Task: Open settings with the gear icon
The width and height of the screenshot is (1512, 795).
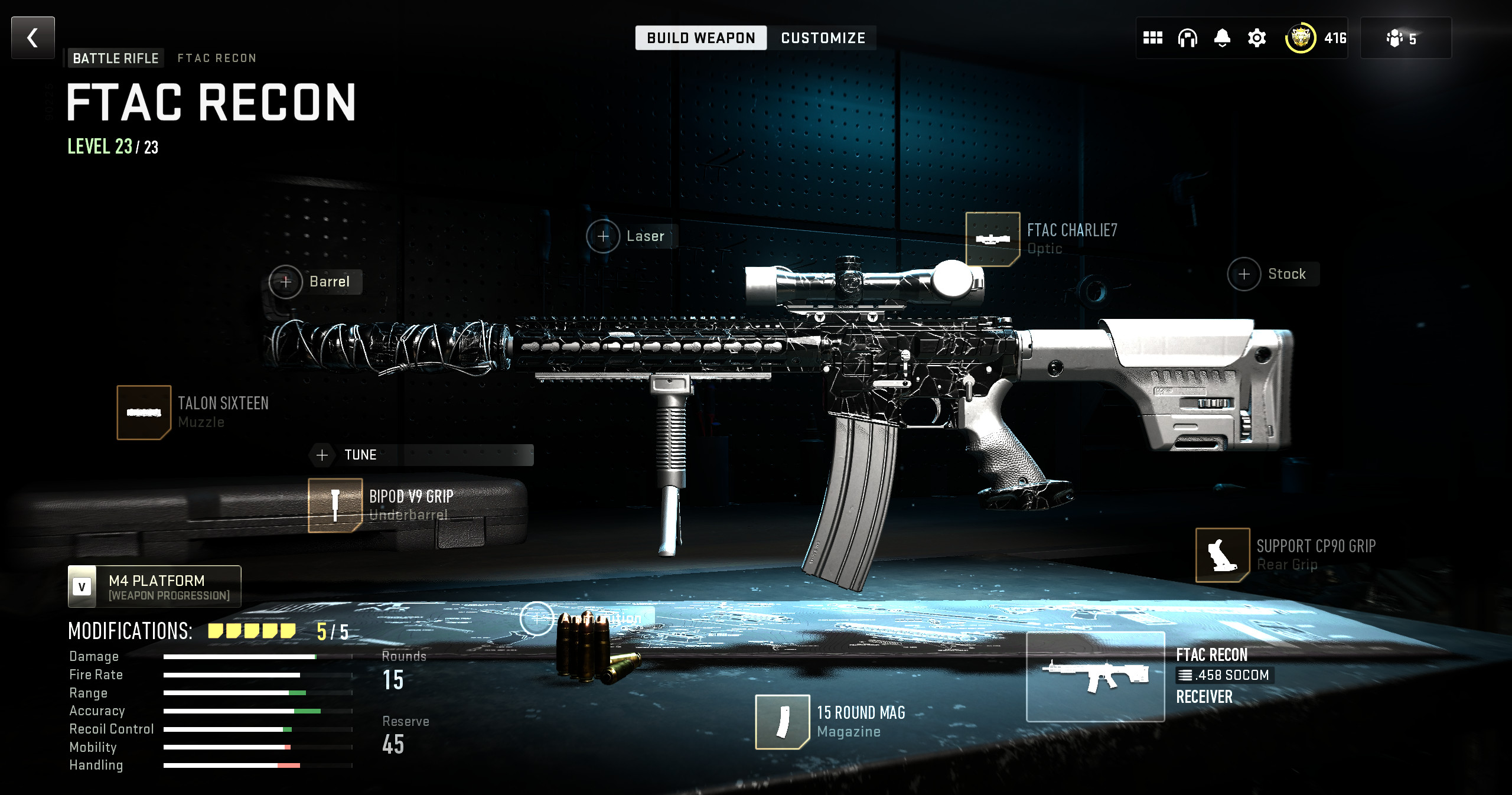Action: coord(1257,38)
